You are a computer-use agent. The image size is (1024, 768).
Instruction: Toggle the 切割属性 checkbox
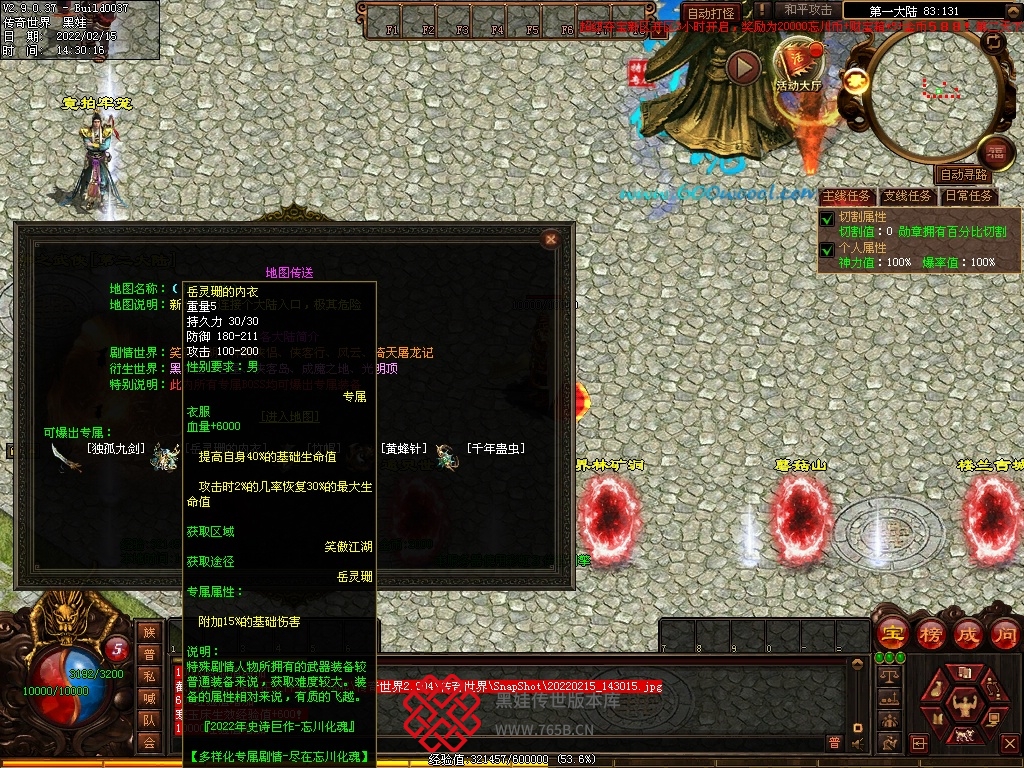[x=827, y=219]
